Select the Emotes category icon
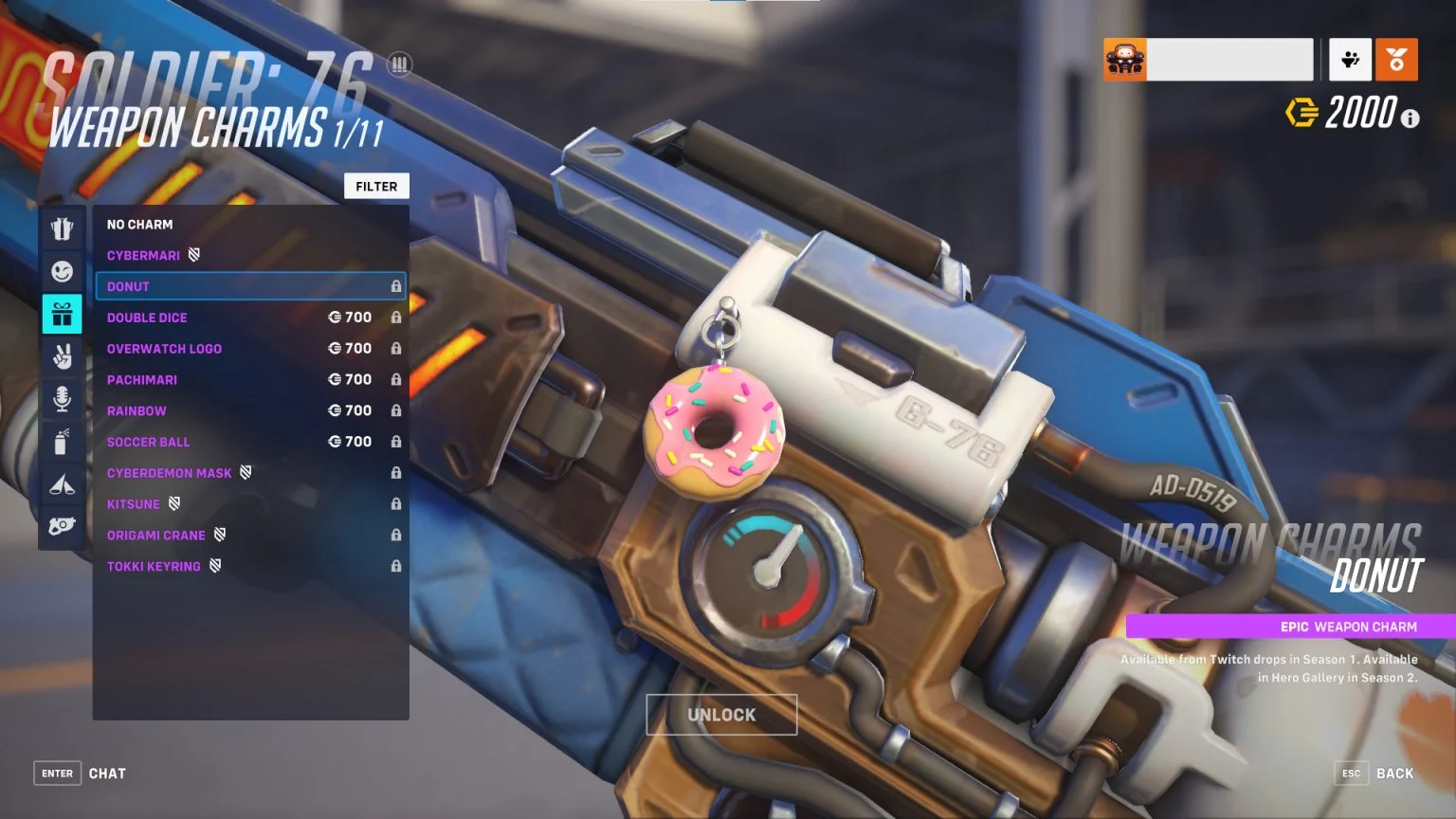 [62, 271]
